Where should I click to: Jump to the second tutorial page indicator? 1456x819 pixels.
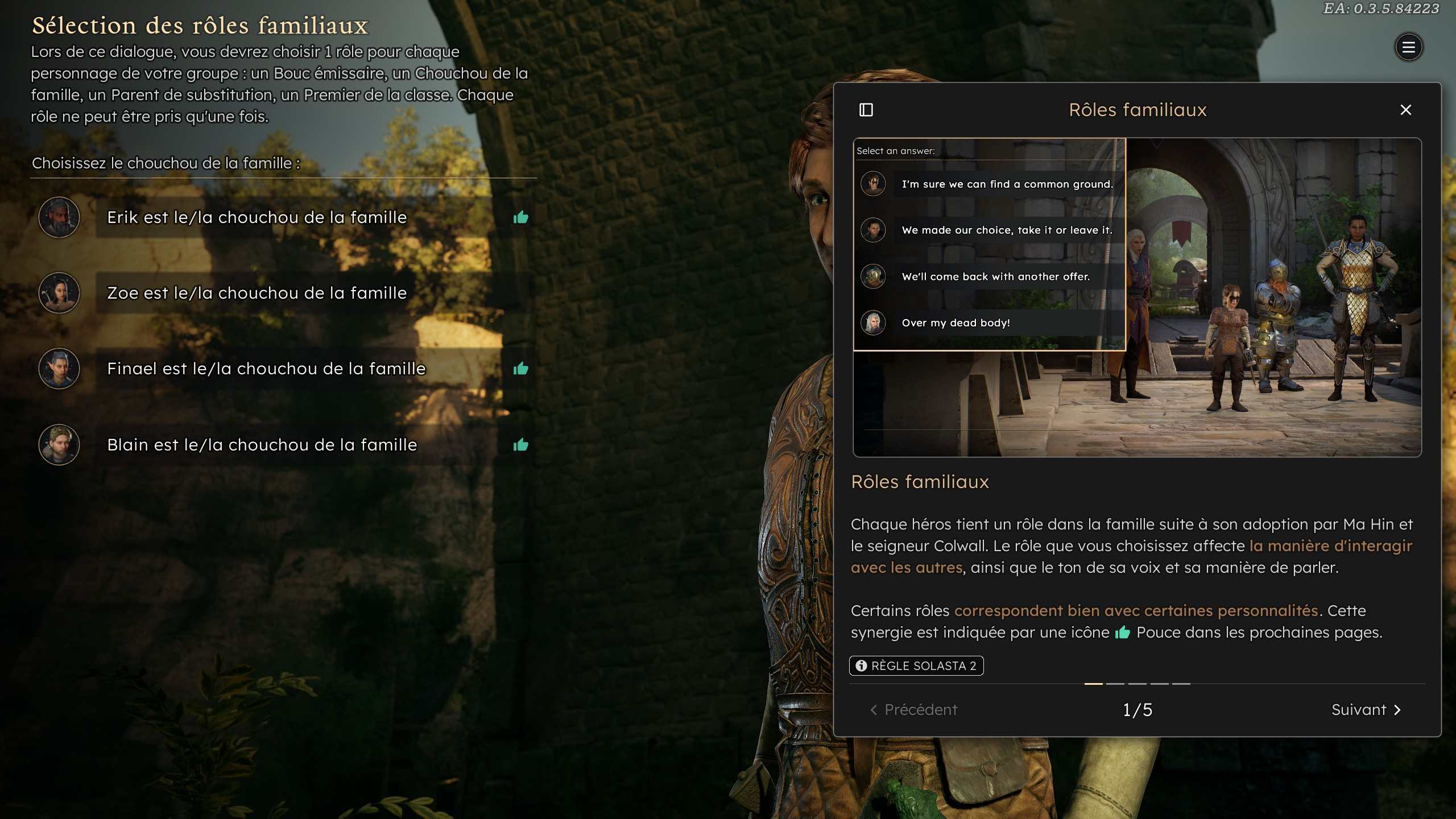click(1115, 684)
